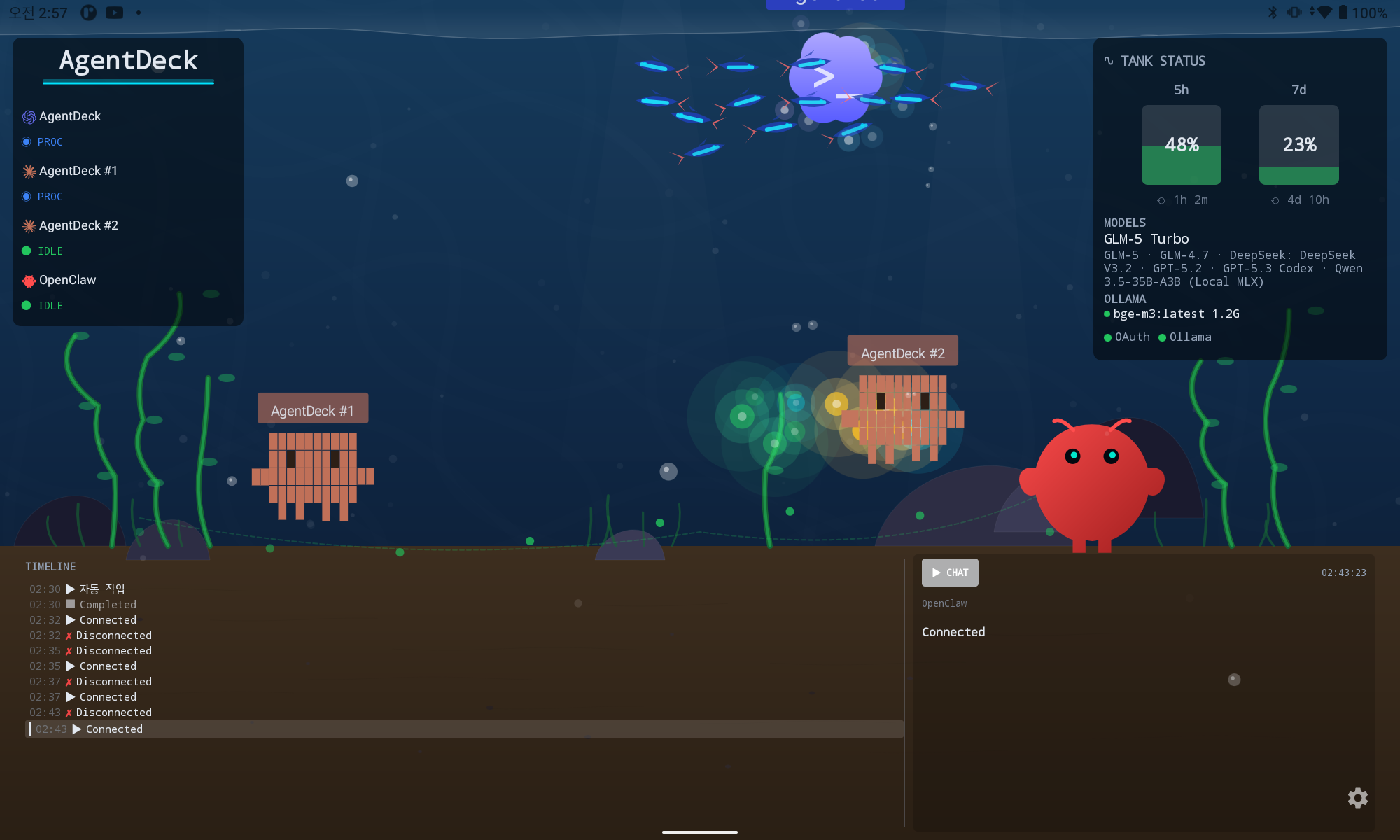Screen dimensions: 1400x840
Task: Expand the GLM-5 Turbo model list
Action: [x=1145, y=239]
